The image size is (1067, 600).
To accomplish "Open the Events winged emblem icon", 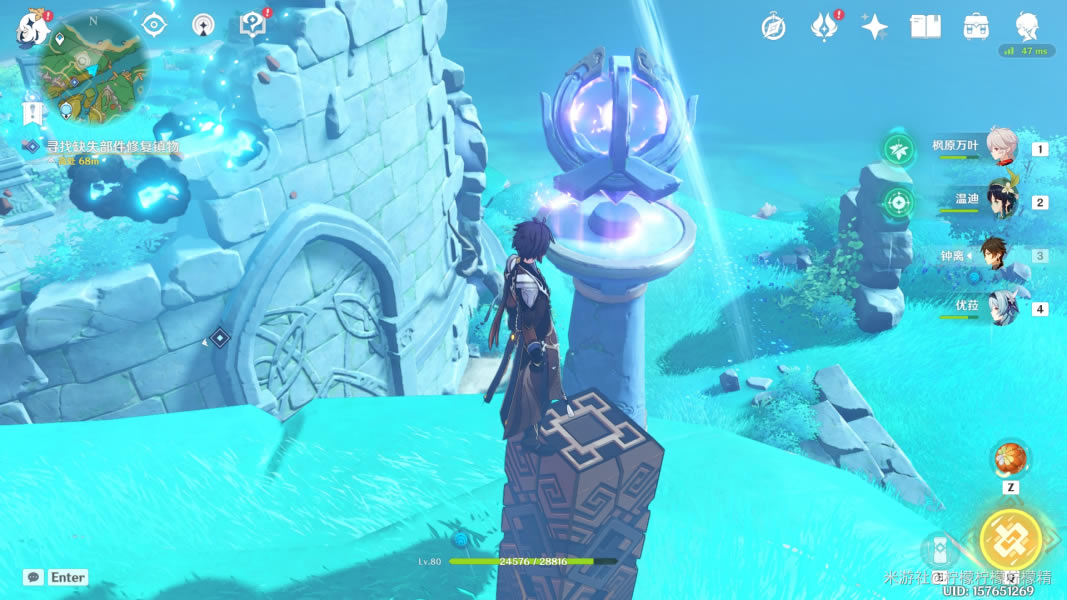I will click(x=823, y=27).
